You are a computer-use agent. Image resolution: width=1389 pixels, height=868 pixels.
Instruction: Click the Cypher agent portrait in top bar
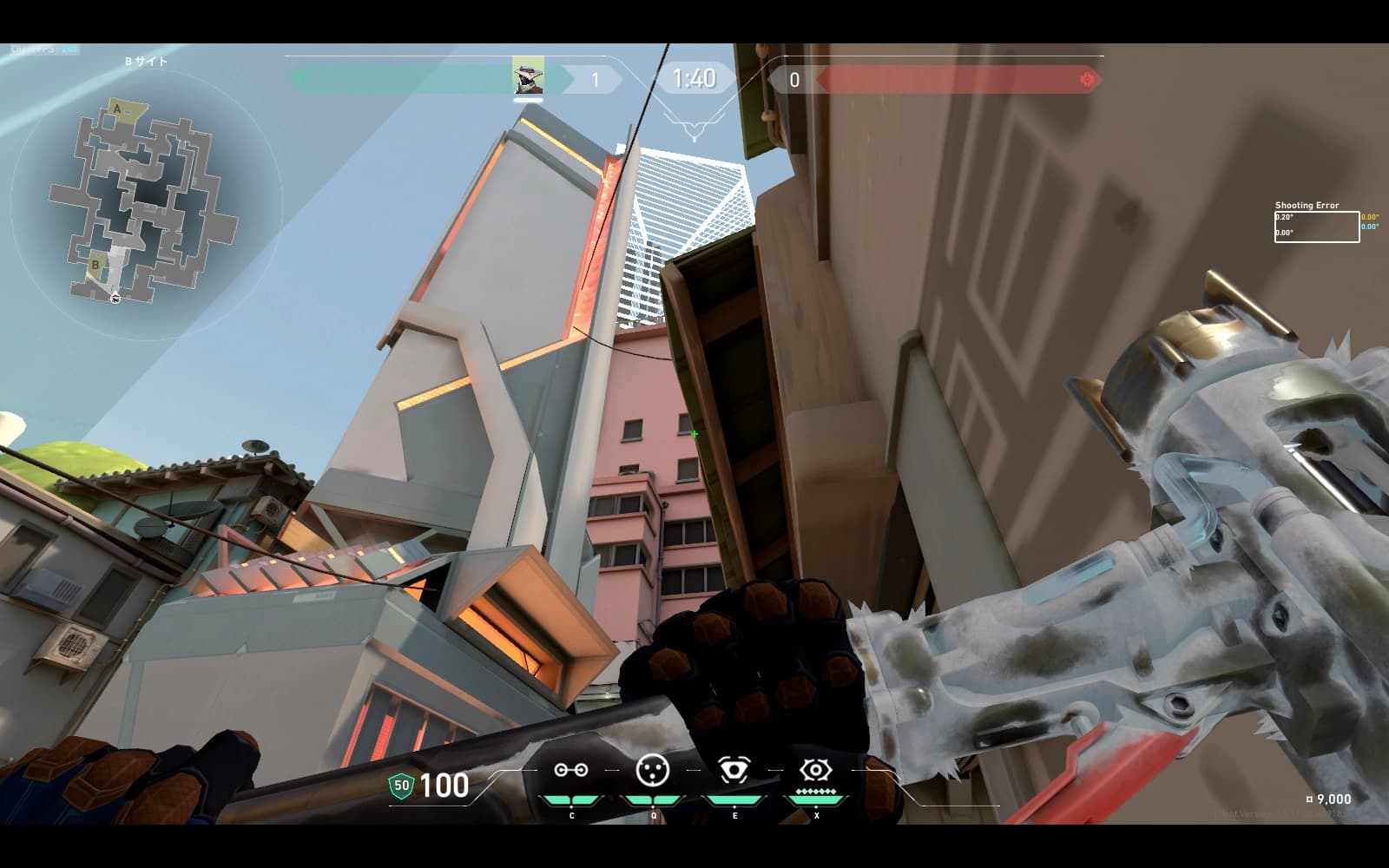click(528, 76)
